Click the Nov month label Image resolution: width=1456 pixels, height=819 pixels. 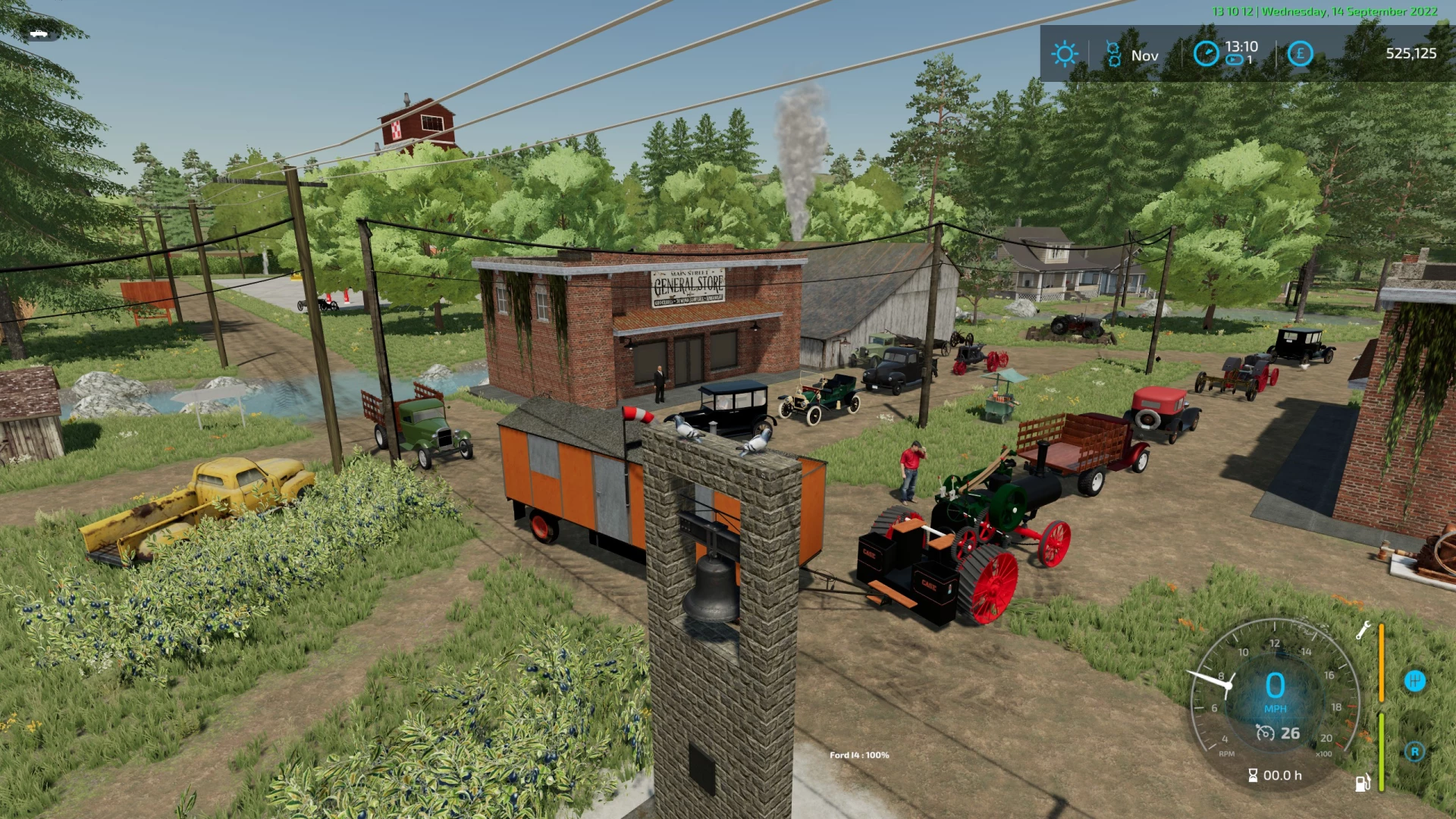1145,55
